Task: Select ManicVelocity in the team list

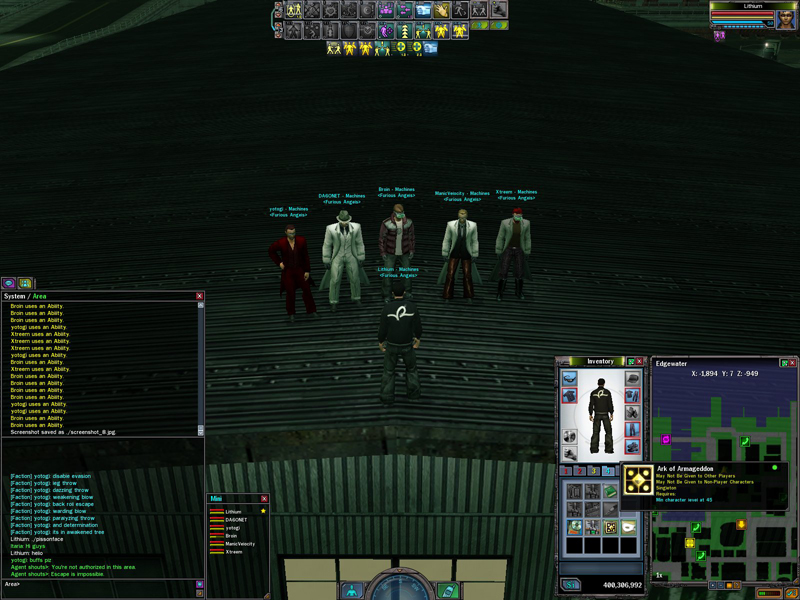Action: [240, 544]
